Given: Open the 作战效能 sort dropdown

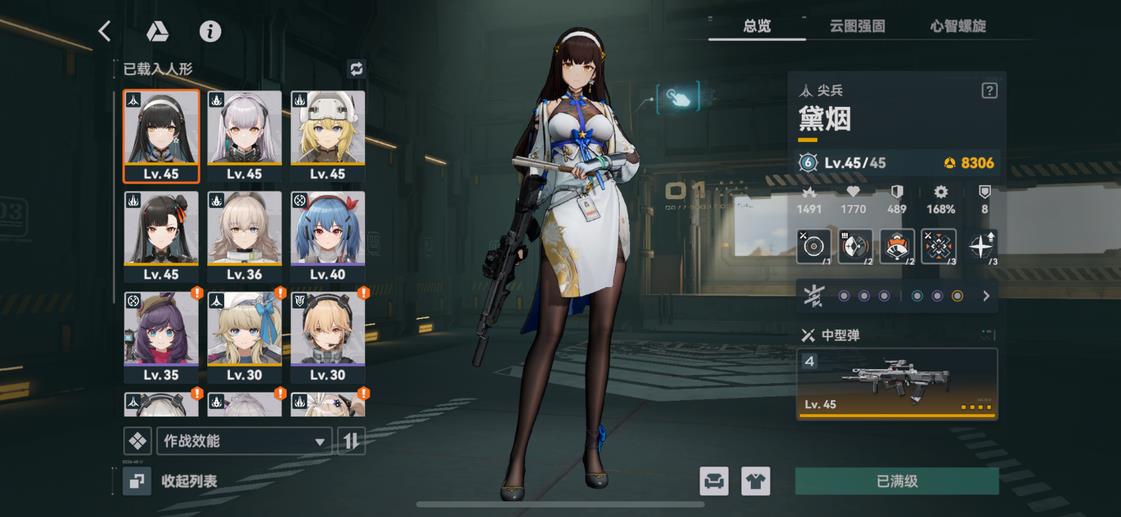Looking at the screenshot, I should pyautogui.click(x=244, y=441).
